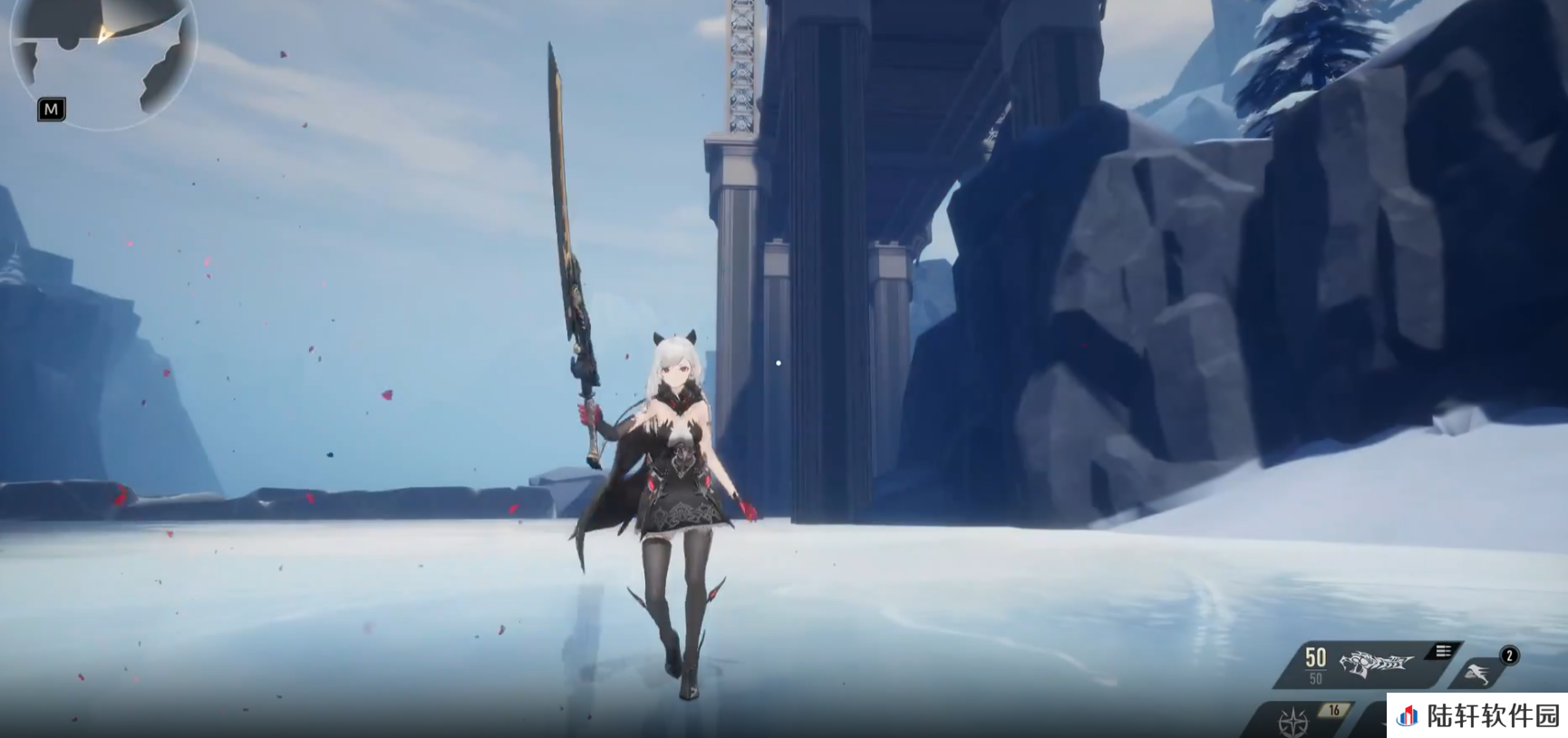
Task: Click the 陆轩软件园 watermark logo
Action: 1408,716
